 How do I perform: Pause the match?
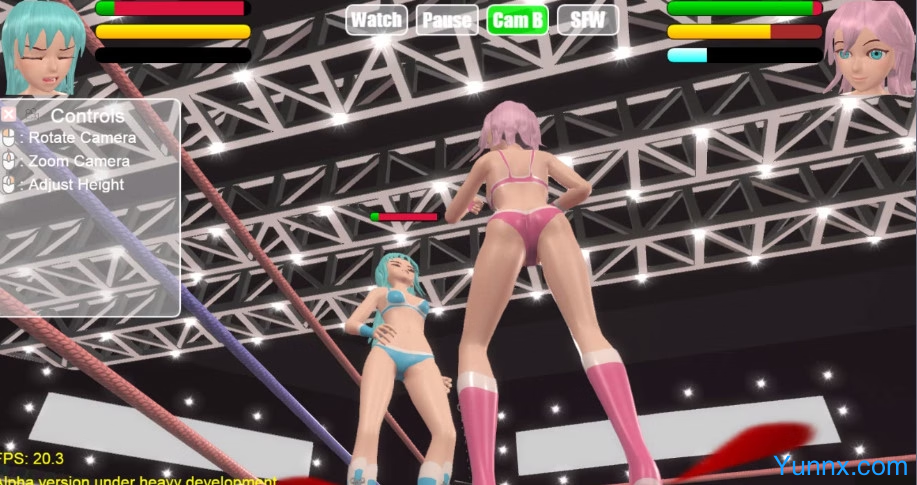[447, 20]
